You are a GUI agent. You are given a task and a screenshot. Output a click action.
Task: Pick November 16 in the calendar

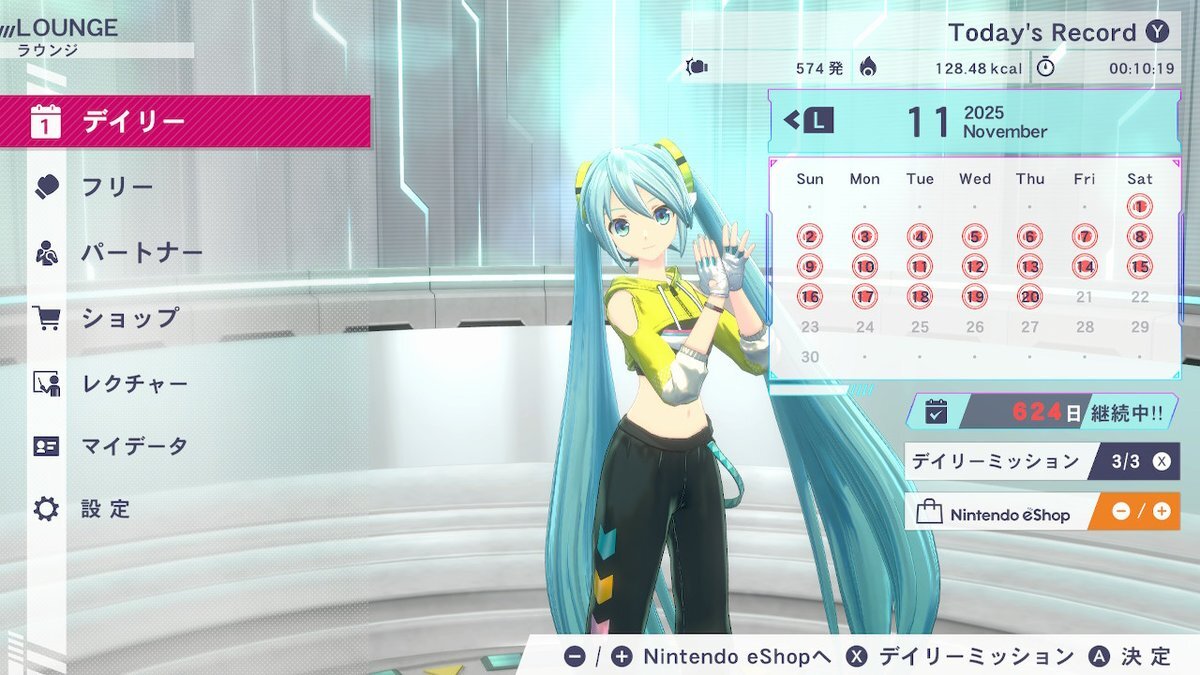tap(810, 297)
